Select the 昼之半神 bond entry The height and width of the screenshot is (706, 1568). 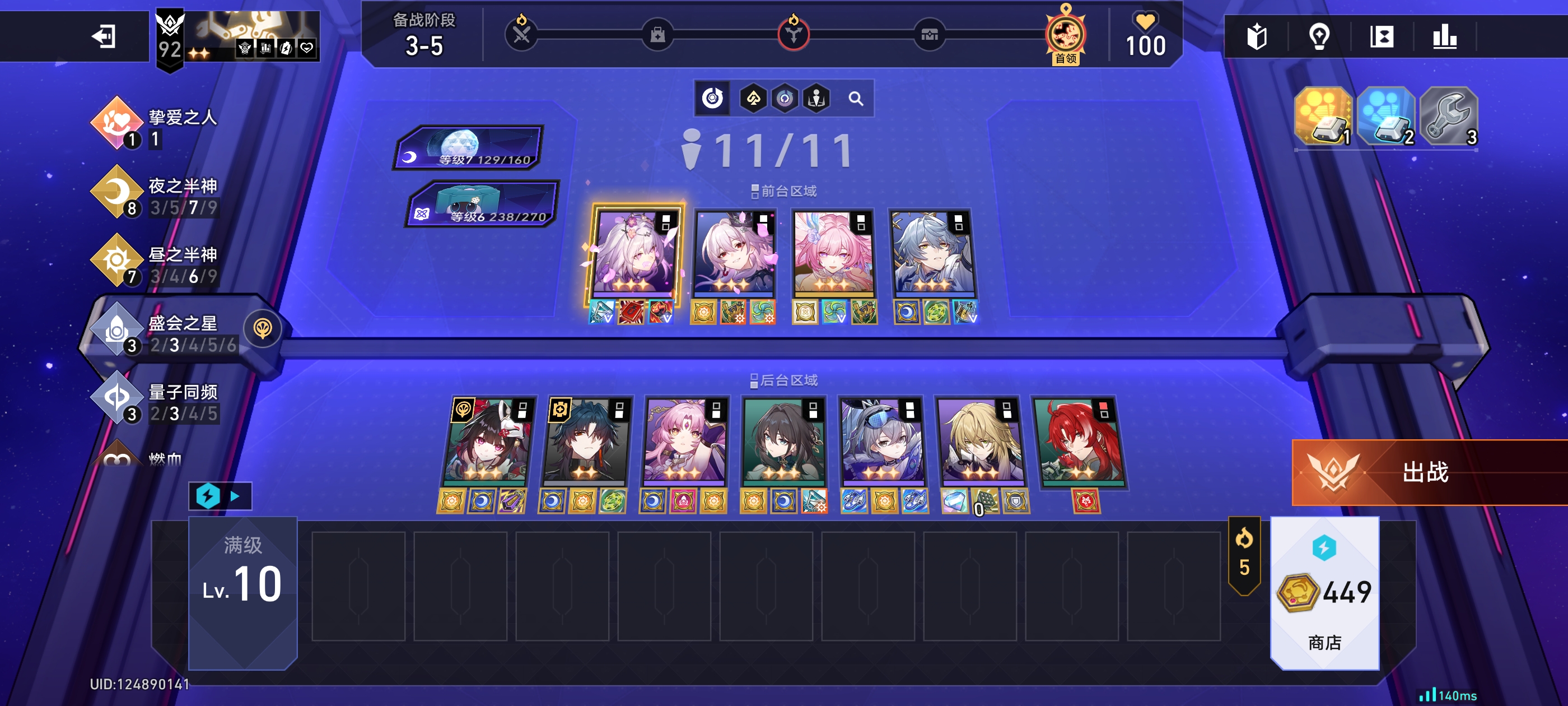[x=155, y=265]
